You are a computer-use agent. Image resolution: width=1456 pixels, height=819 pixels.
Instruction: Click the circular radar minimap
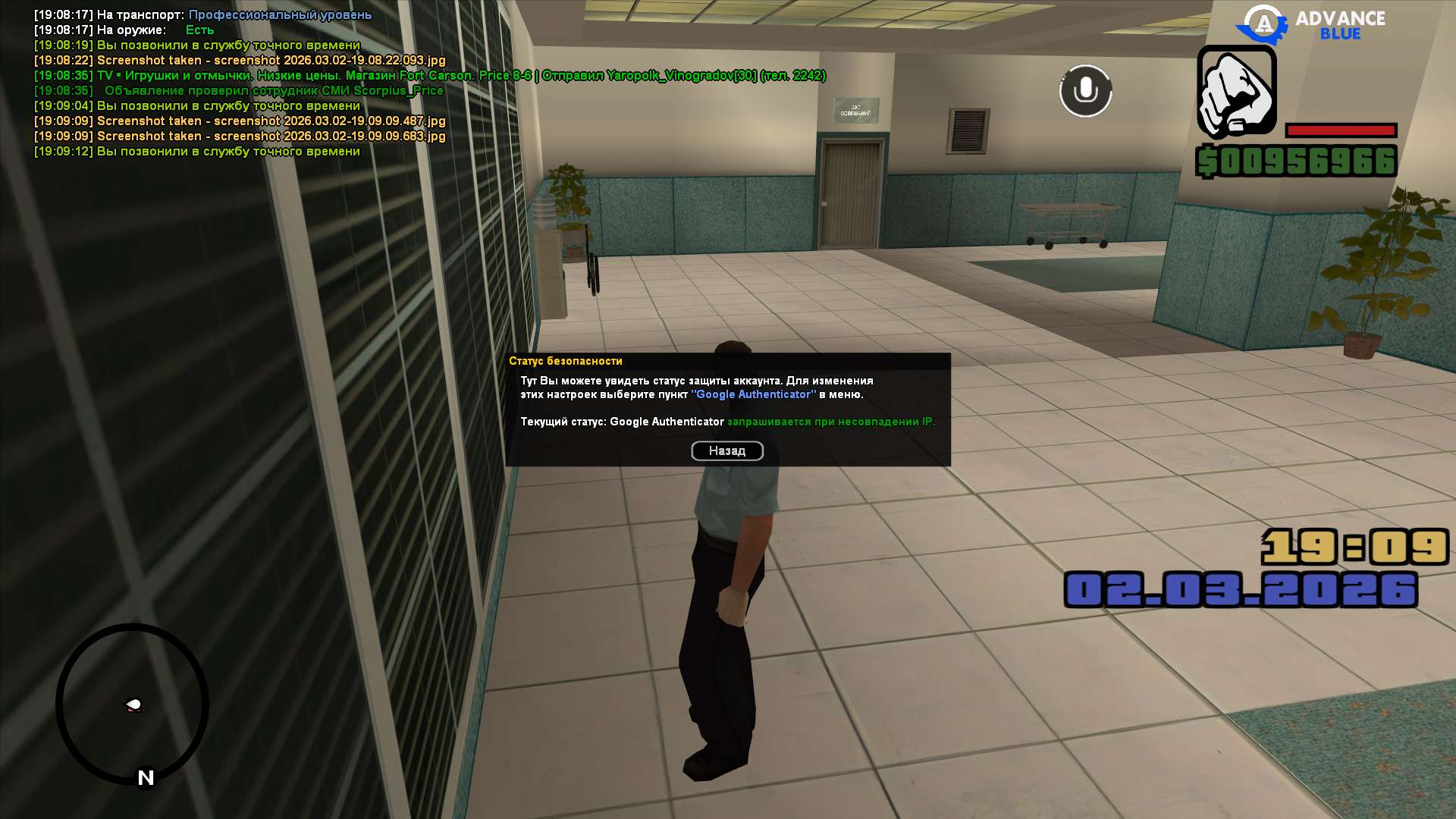[132, 704]
